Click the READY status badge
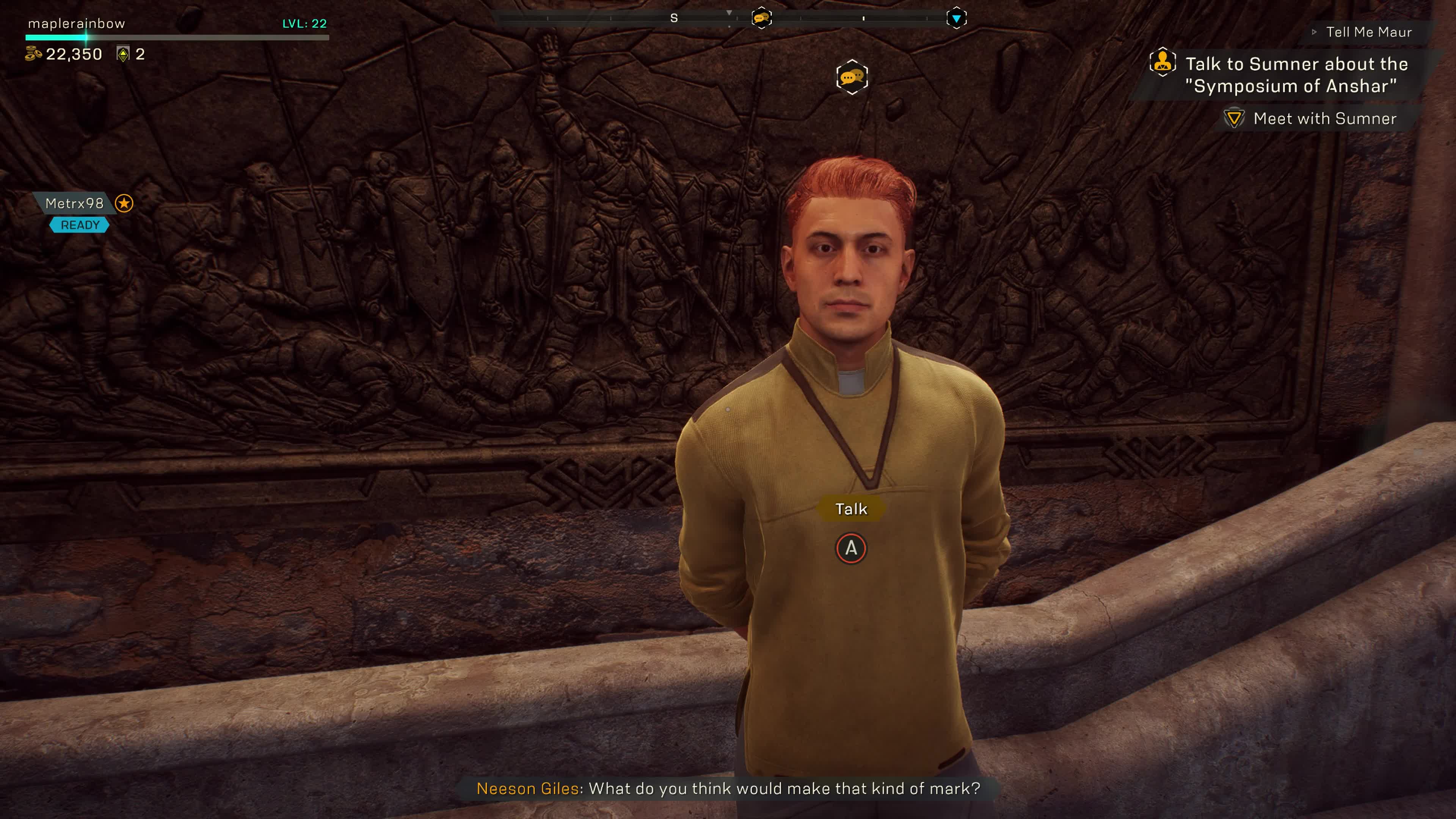The height and width of the screenshot is (819, 1456). pyautogui.click(x=80, y=225)
